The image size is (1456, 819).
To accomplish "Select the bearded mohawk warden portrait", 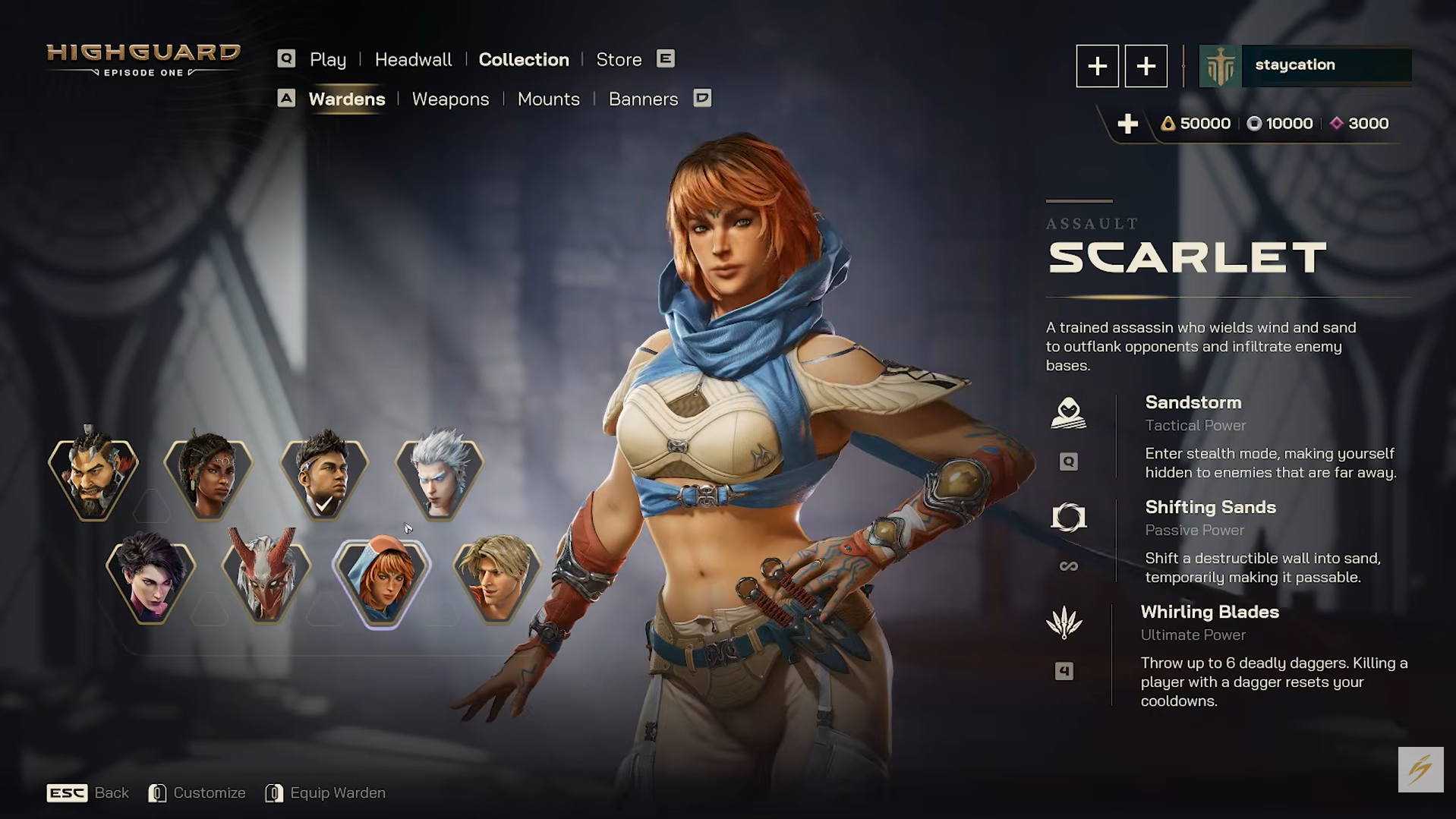I will [93, 476].
